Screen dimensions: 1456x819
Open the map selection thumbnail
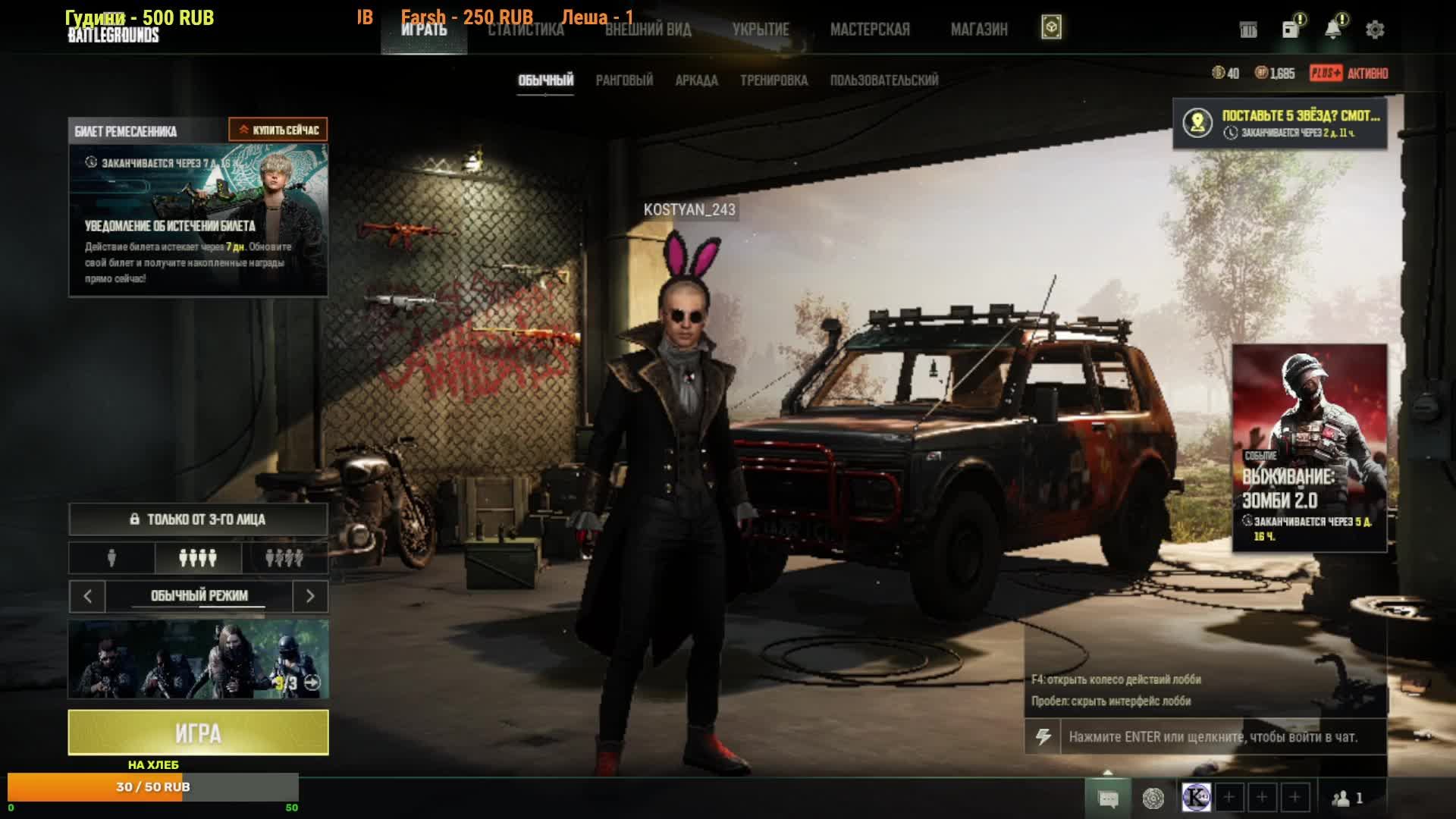coord(198,659)
